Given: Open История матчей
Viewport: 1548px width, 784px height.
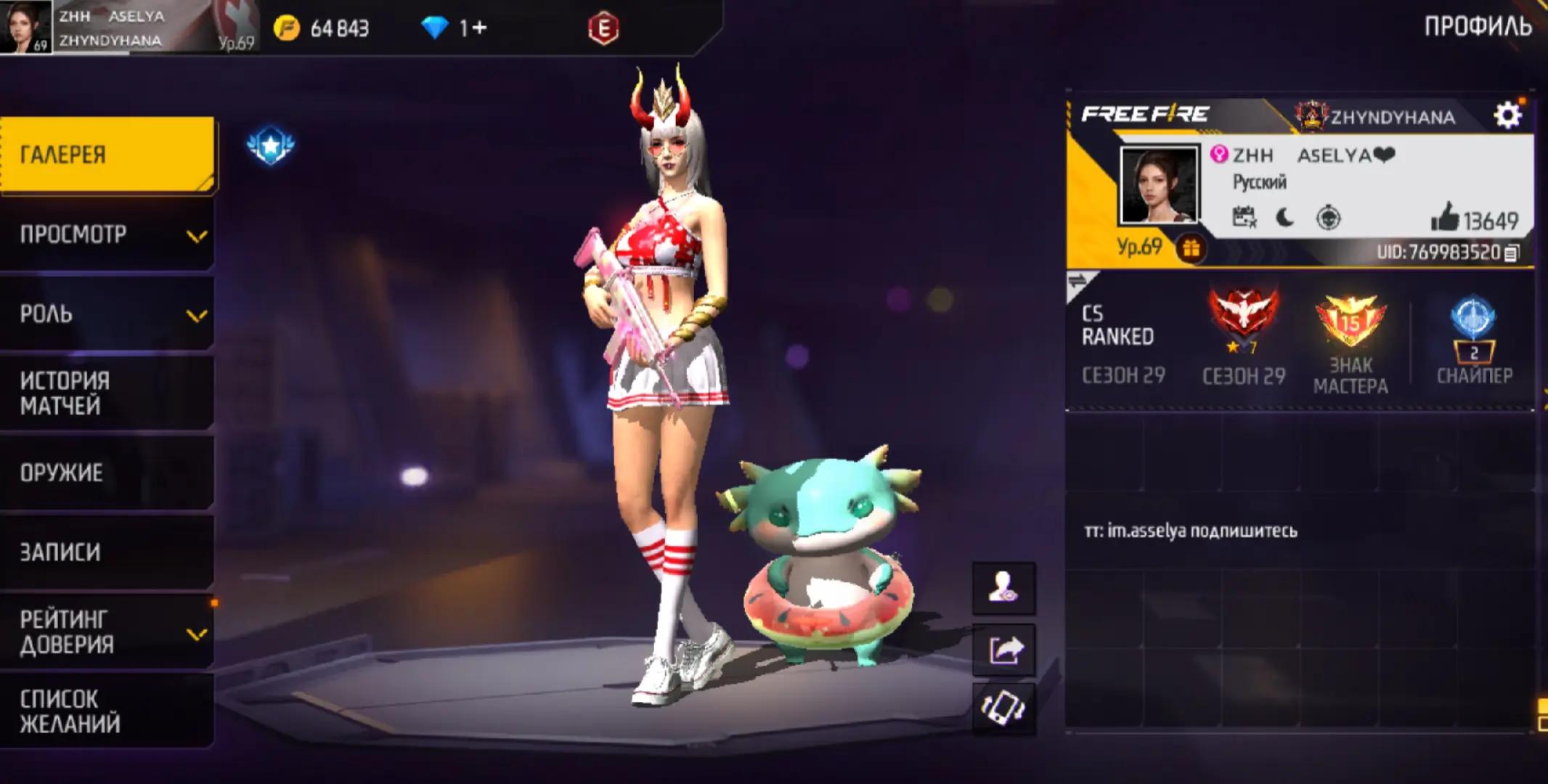Looking at the screenshot, I should tap(107, 393).
